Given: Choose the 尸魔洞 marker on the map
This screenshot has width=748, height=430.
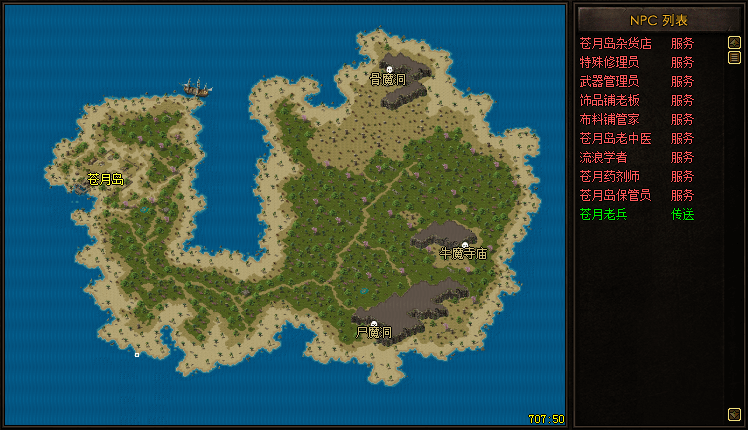Looking at the screenshot, I should 374,325.
